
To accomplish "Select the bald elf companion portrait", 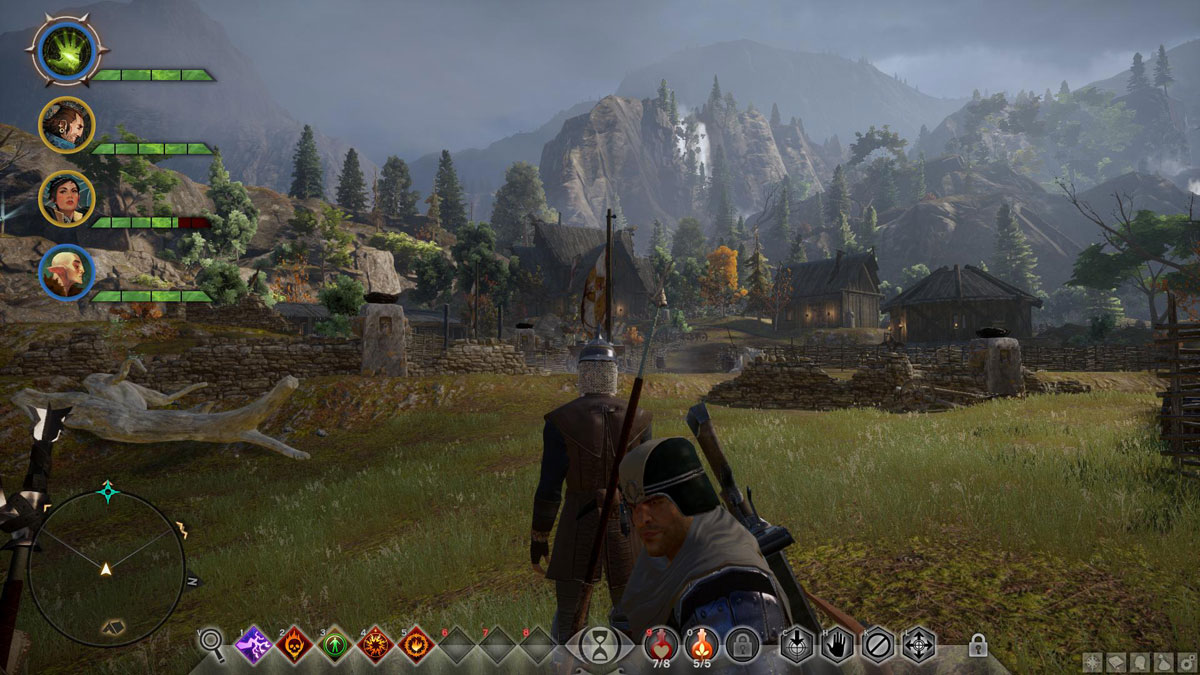I will coord(66,272).
